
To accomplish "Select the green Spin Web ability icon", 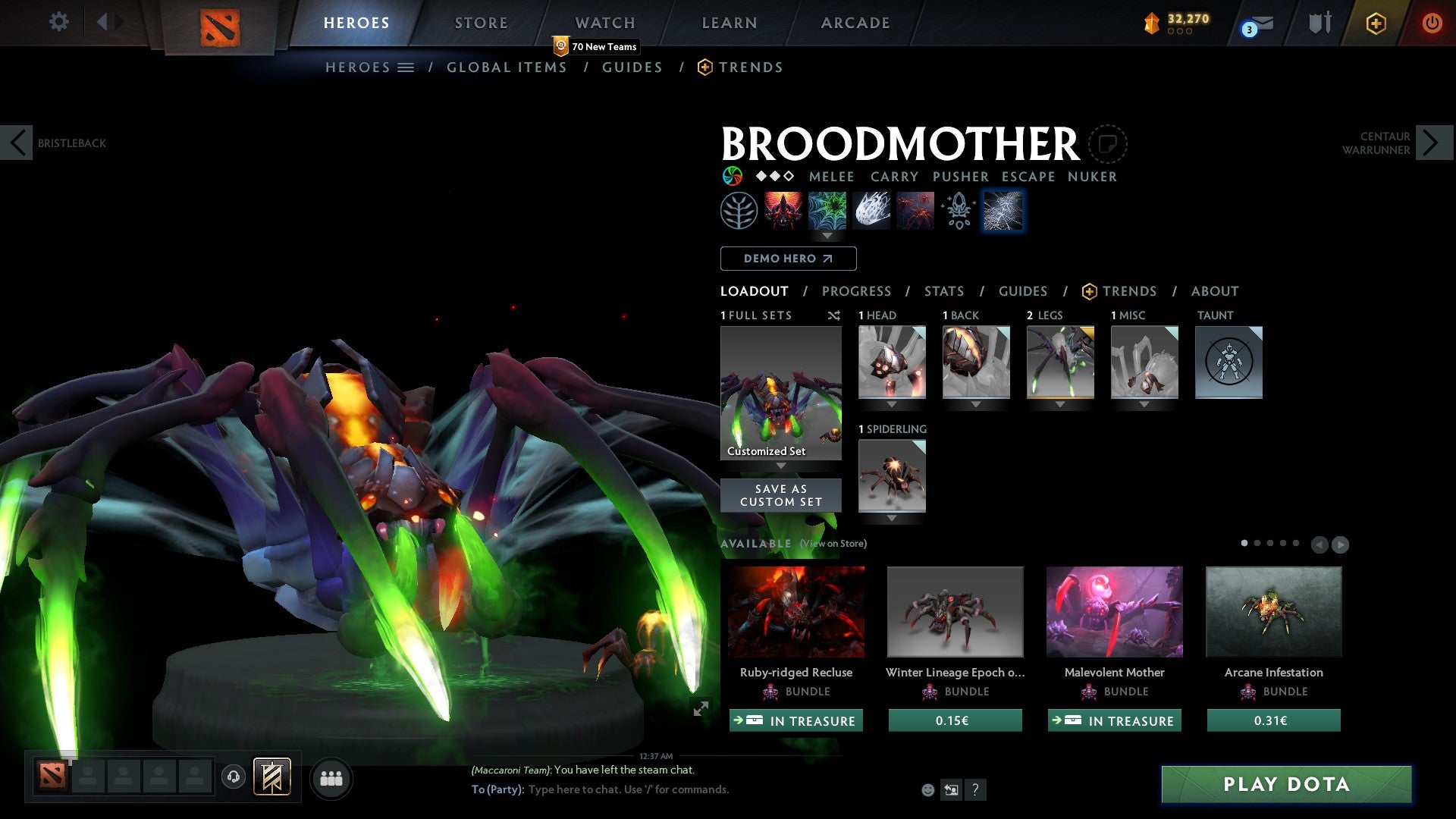I will (827, 210).
